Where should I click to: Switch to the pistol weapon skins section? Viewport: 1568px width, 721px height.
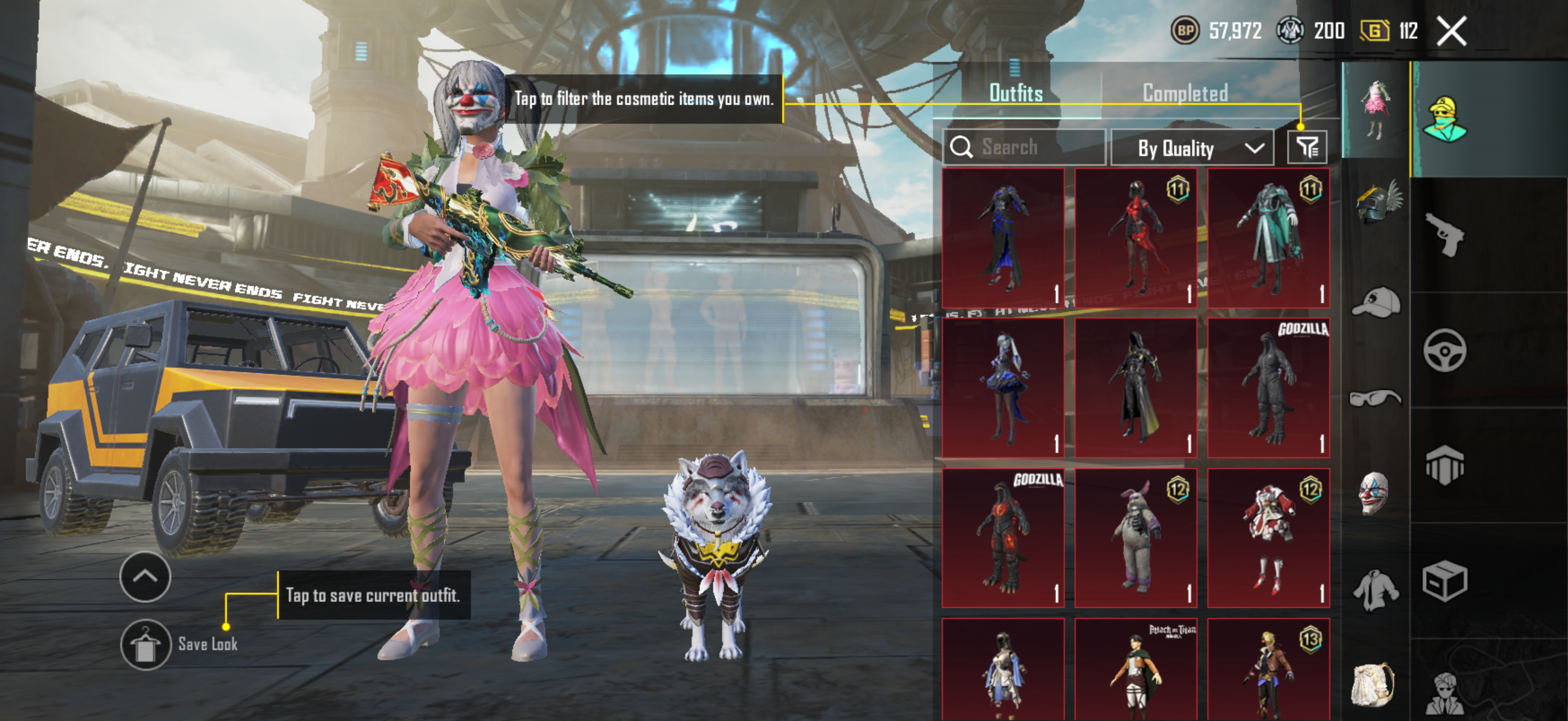pos(1444,234)
